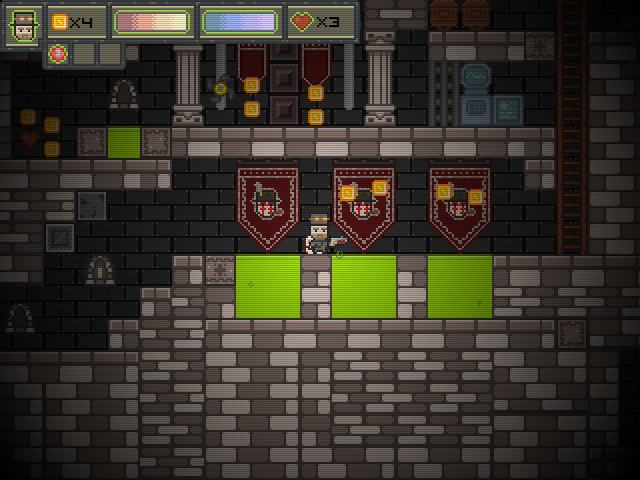Click the player character portrait
The height and width of the screenshot is (480, 640).
pyautogui.click(x=23, y=24)
